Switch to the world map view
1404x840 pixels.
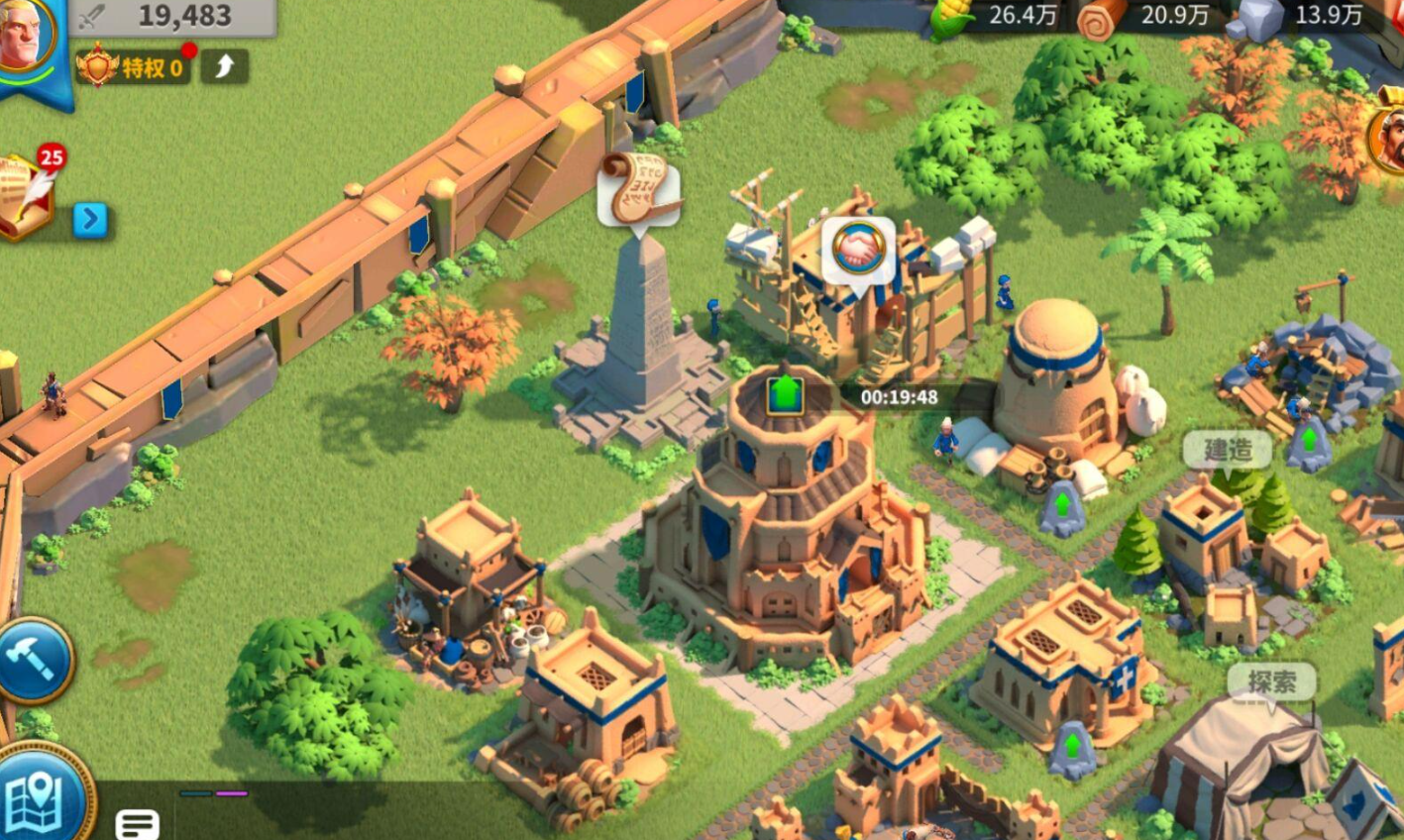40,794
